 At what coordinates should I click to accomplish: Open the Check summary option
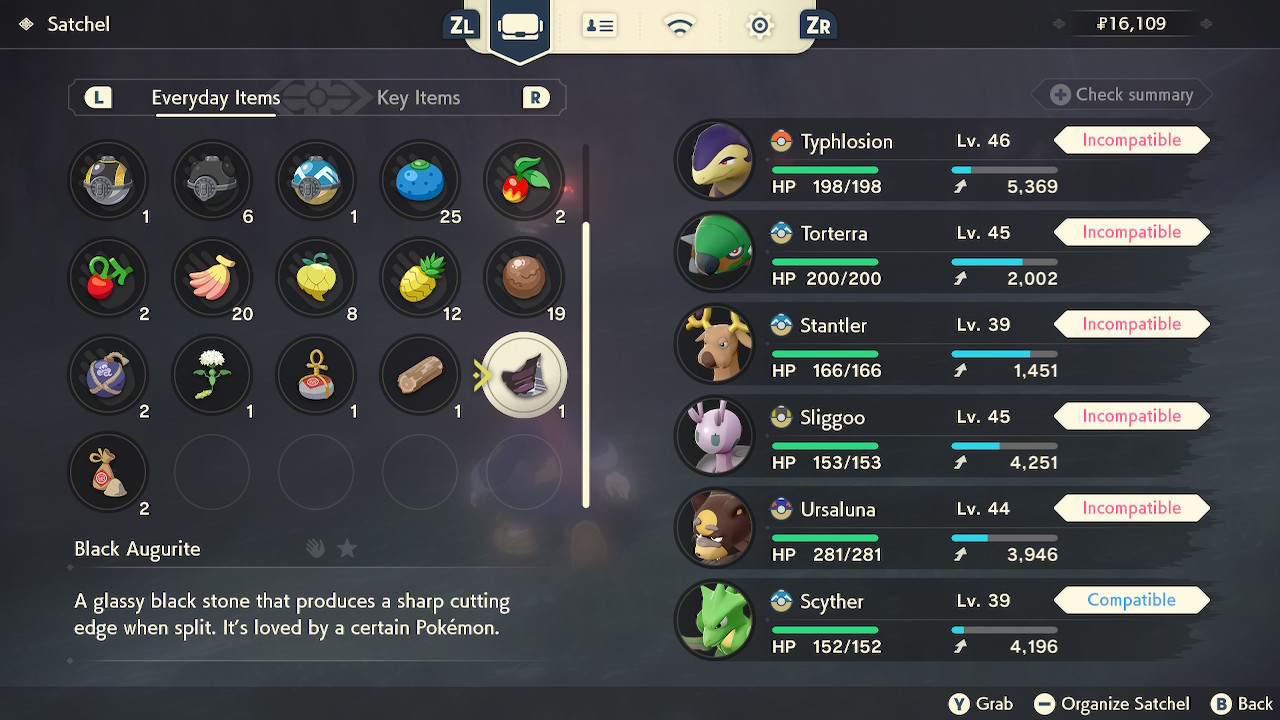pyautogui.click(x=1122, y=95)
